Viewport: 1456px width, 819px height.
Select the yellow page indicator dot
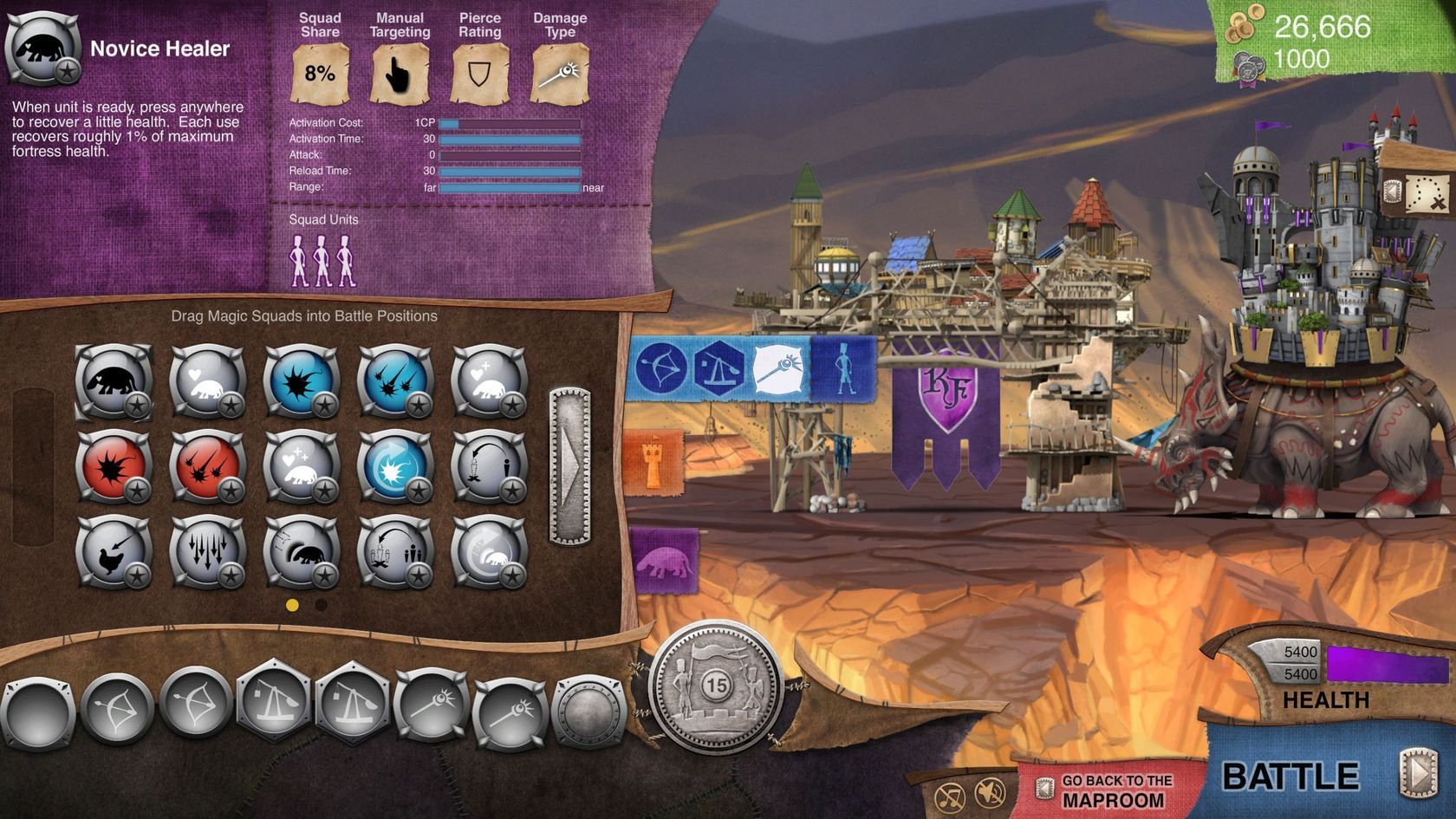coord(292,604)
